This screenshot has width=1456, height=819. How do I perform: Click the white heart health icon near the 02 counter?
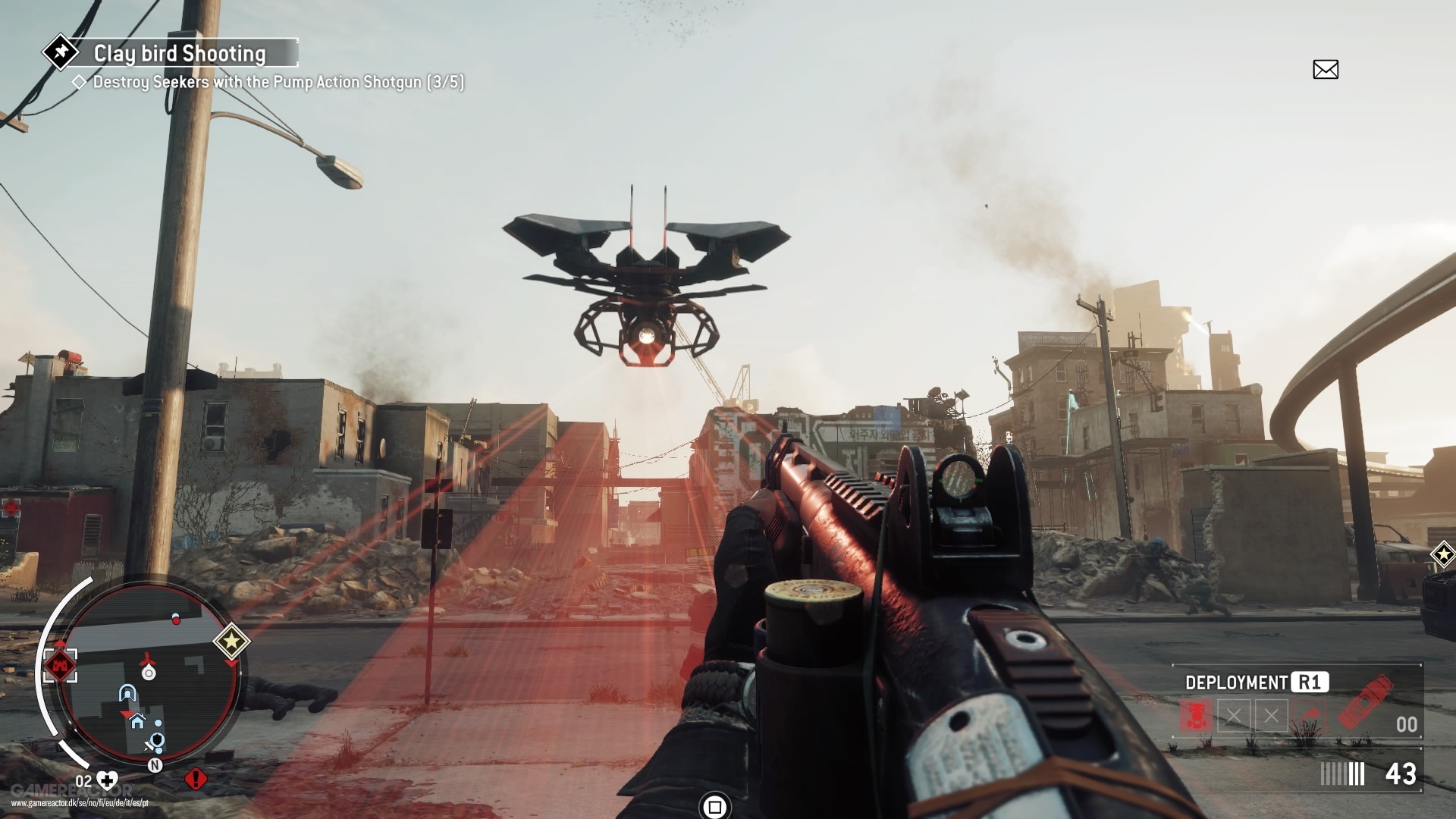pos(107,780)
